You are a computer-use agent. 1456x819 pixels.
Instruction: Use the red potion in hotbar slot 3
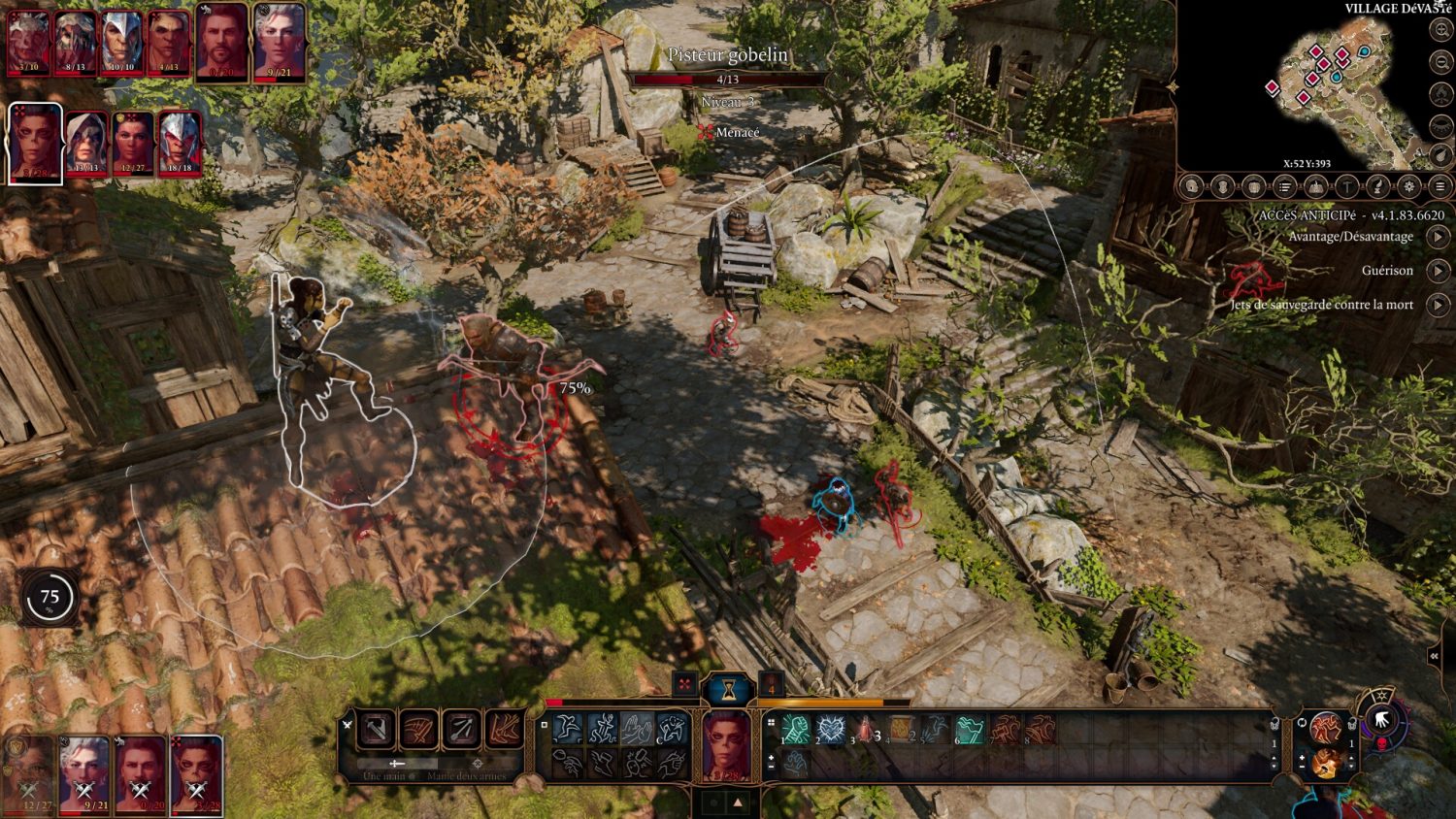(x=865, y=729)
